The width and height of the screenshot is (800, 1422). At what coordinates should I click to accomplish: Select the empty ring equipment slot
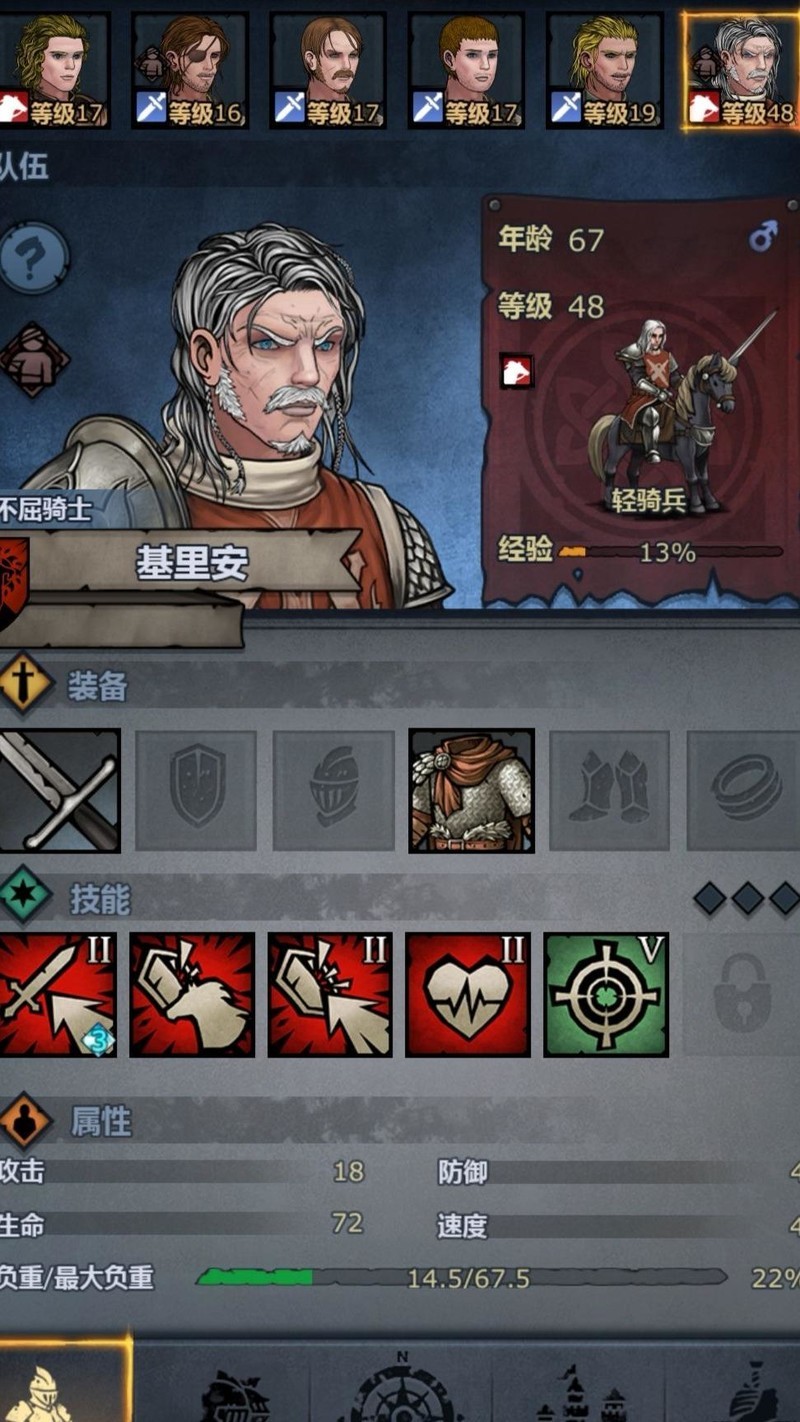click(745, 790)
